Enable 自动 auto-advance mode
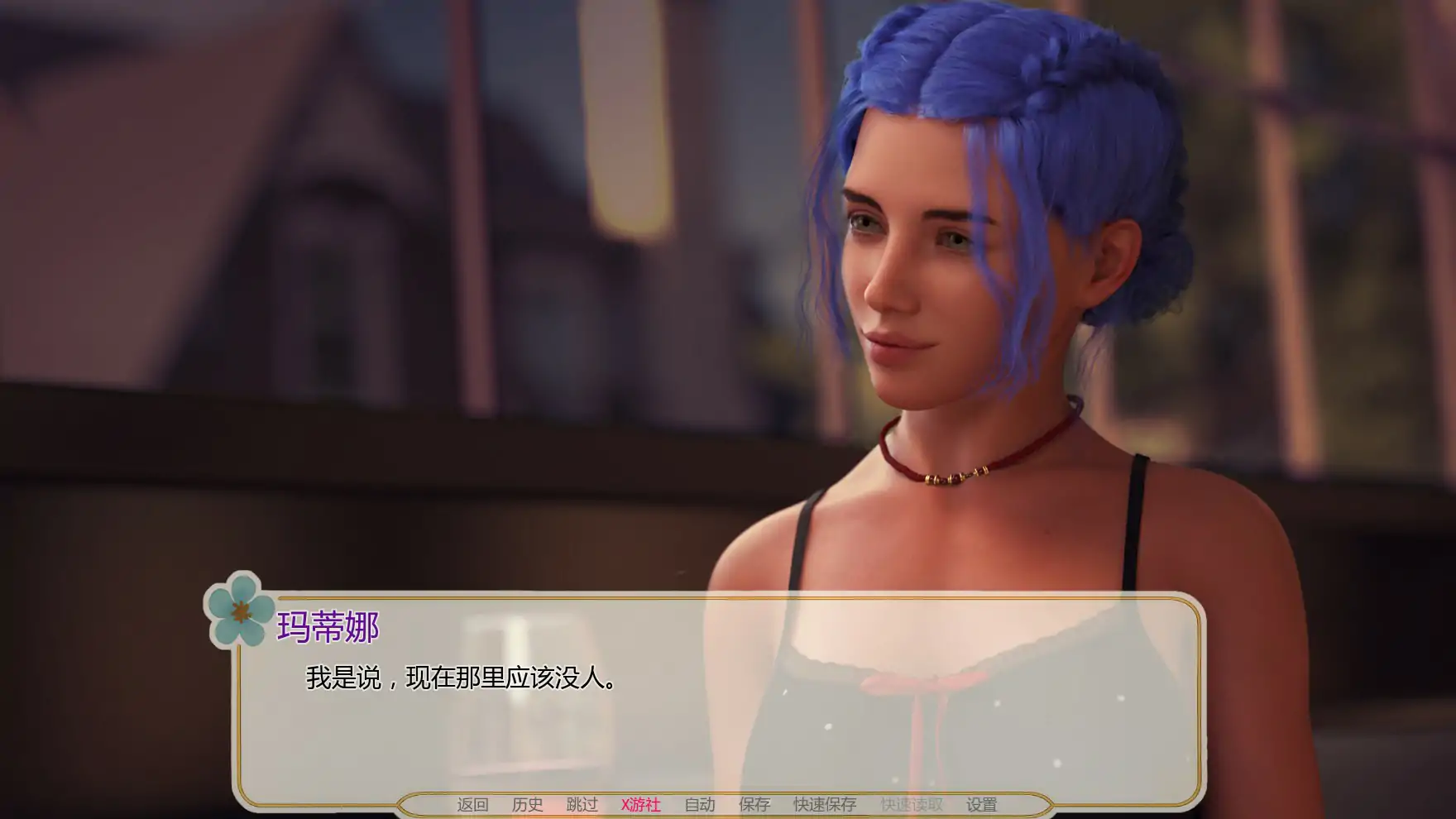The image size is (1456, 819). click(699, 803)
